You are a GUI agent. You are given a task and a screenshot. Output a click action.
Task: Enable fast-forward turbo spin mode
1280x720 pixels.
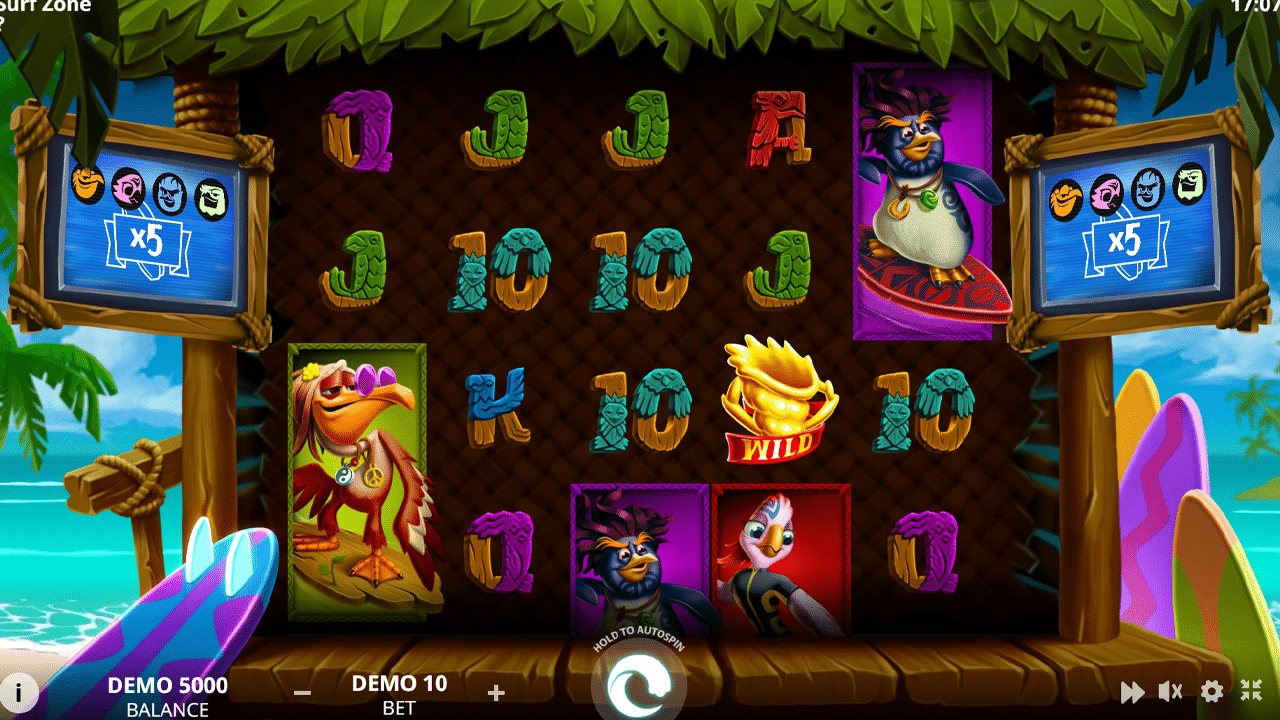tap(1132, 691)
